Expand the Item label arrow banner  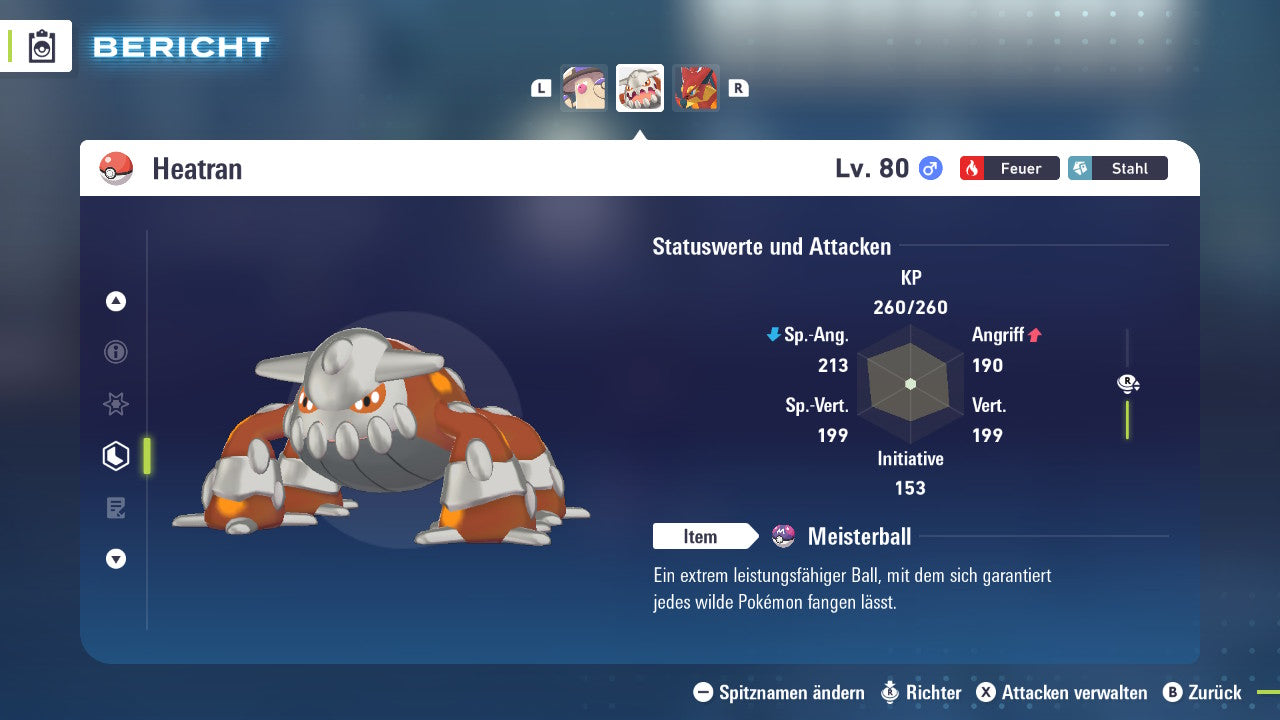pyautogui.click(x=706, y=536)
